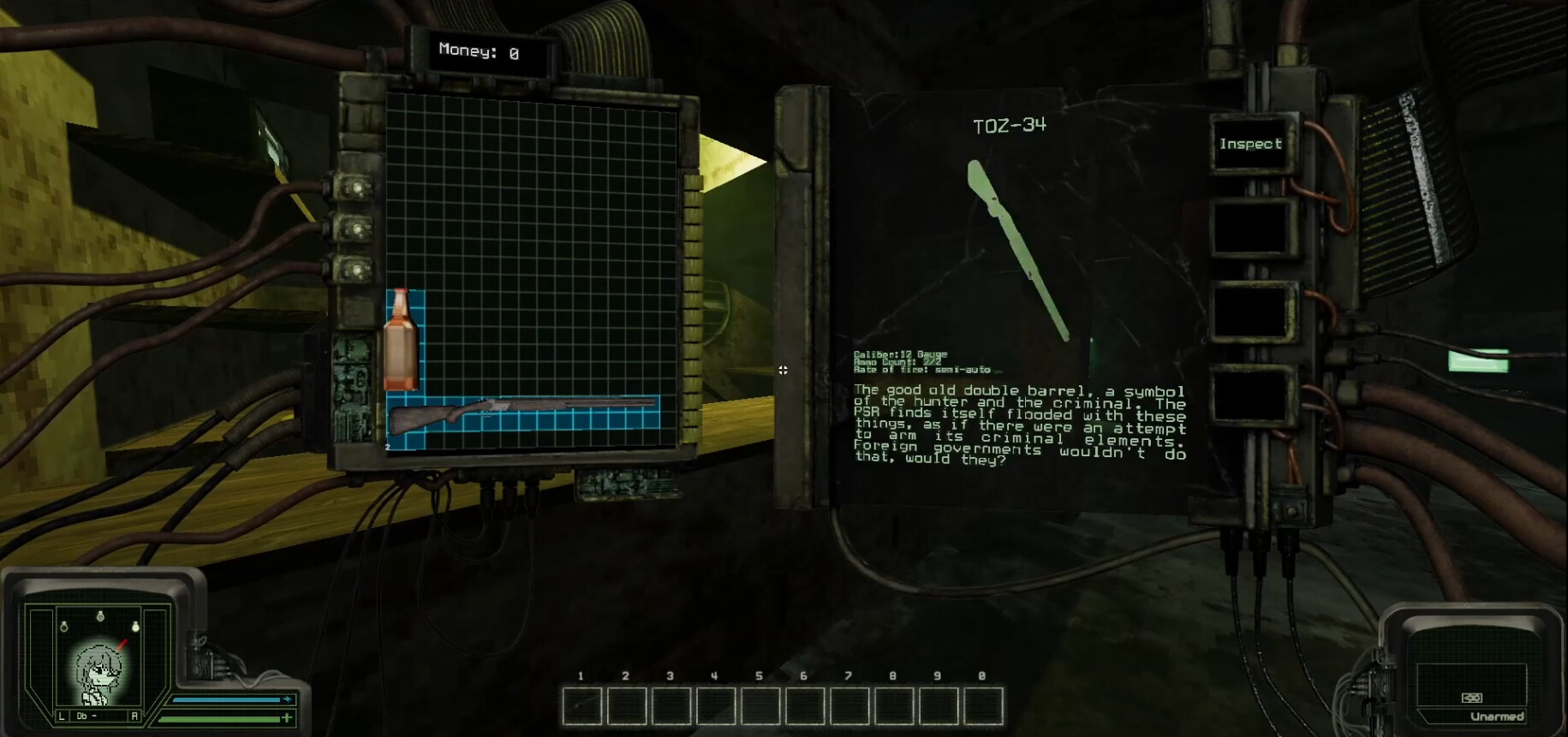Pick the orange bottle in the inventory grid
This screenshot has width=1568, height=737.
401,340
